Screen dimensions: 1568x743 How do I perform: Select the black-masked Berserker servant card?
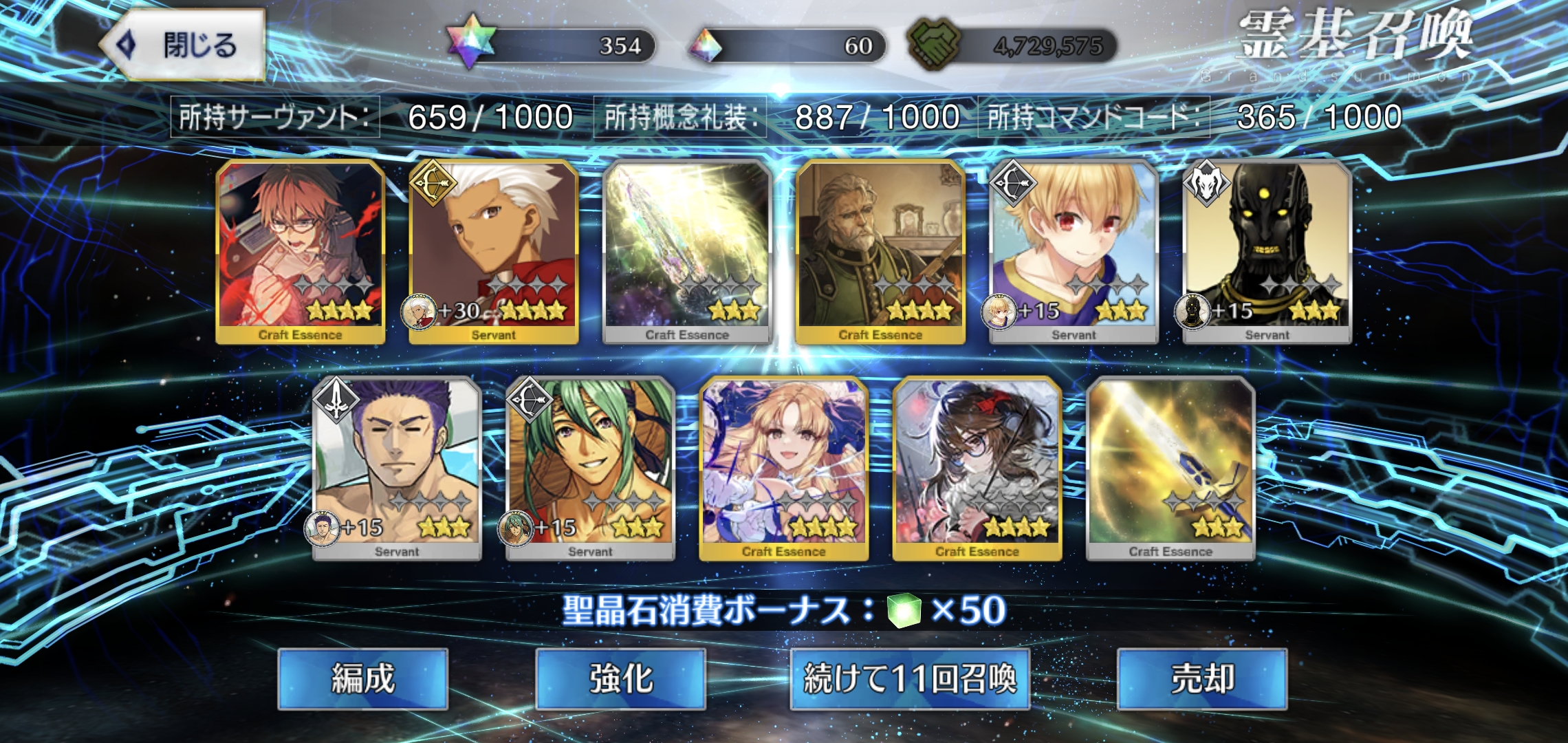(1267, 251)
